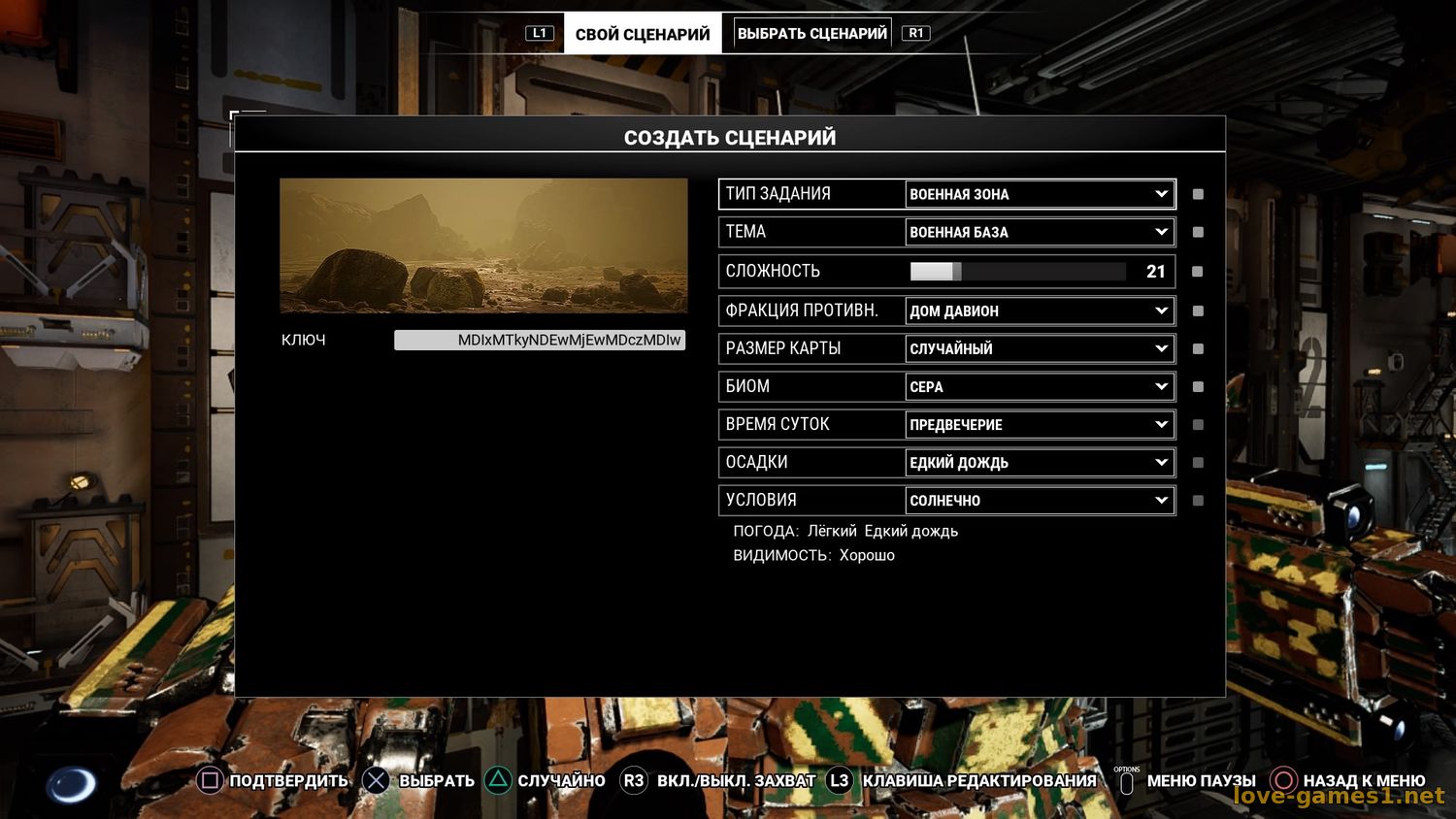
Task: Expand the ТЕМА dropdown
Action: (x=1039, y=232)
